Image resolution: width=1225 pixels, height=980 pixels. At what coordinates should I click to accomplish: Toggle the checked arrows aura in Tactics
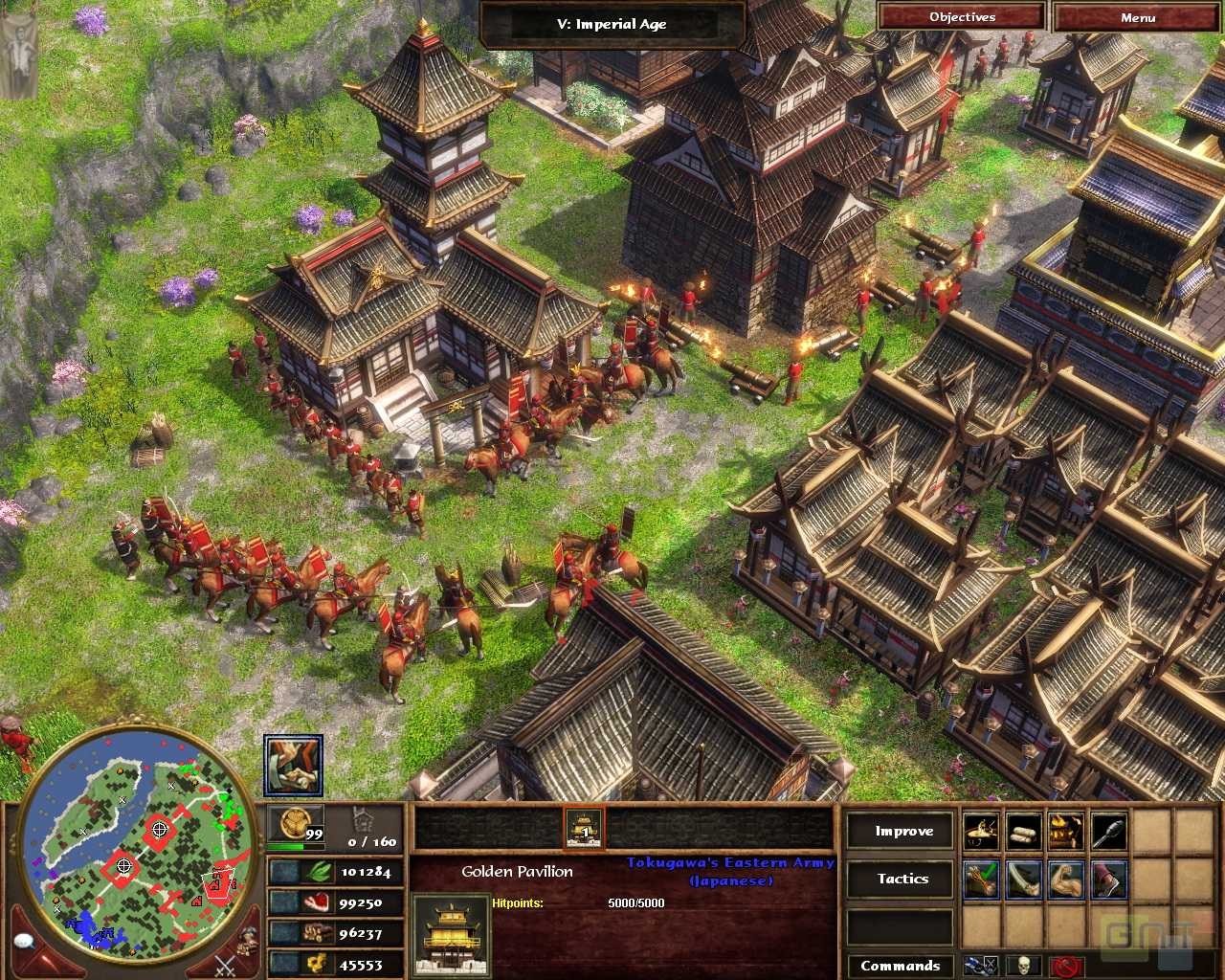pyautogui.click(x=982, y=880)
